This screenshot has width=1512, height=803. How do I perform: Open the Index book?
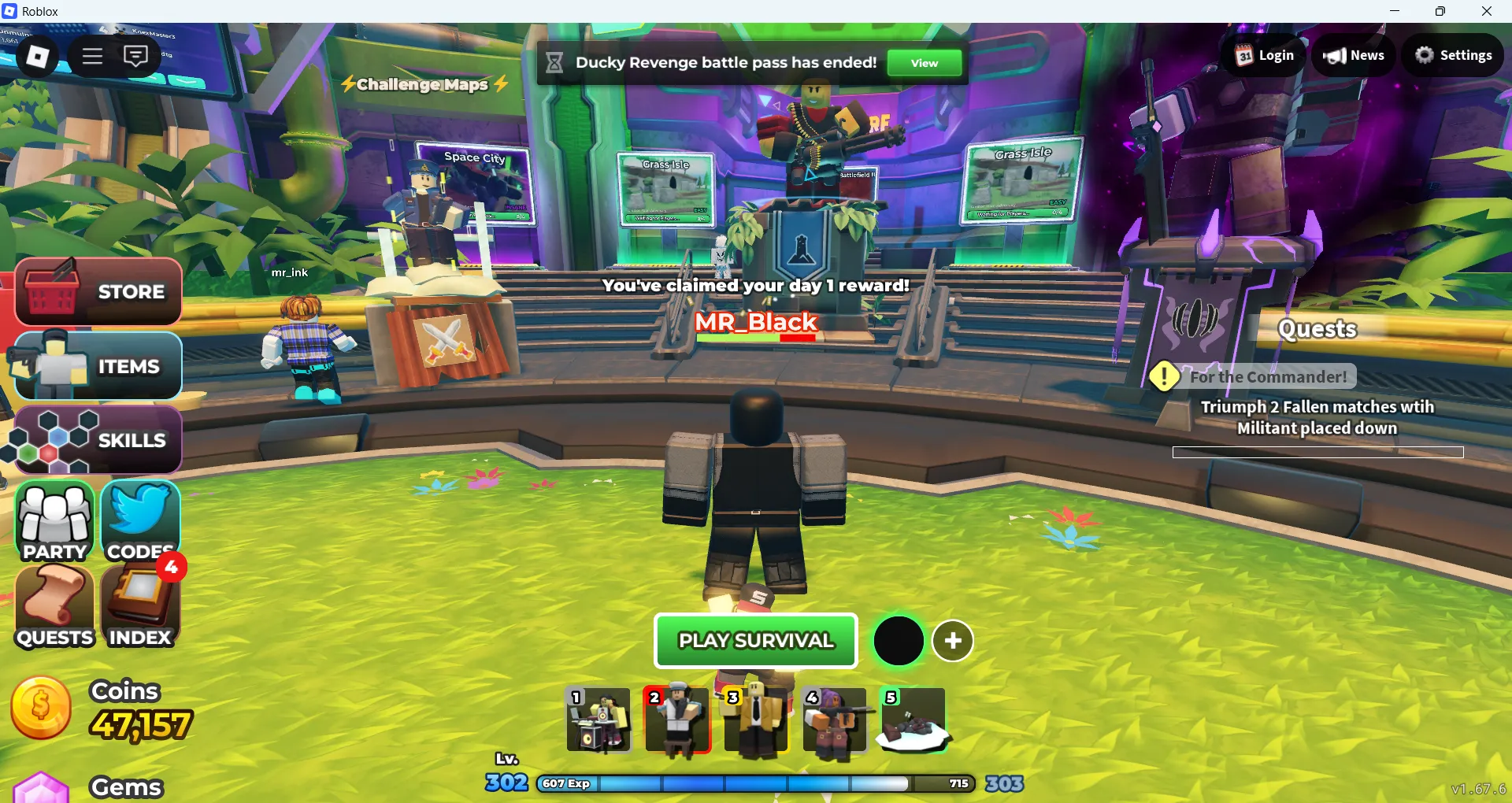tap(139, 606)
